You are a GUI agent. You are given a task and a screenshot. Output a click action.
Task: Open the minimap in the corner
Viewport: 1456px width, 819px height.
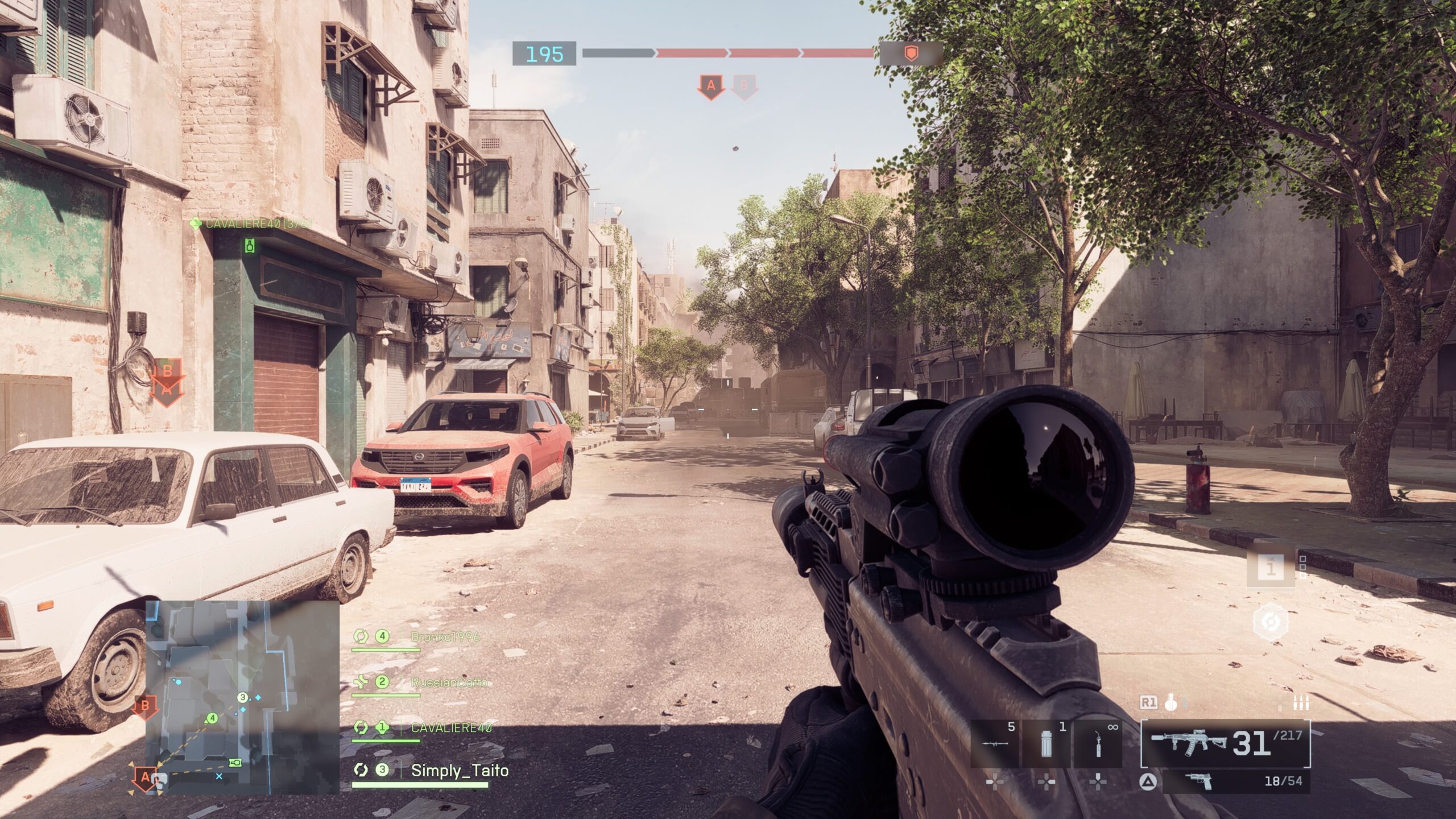242,697
